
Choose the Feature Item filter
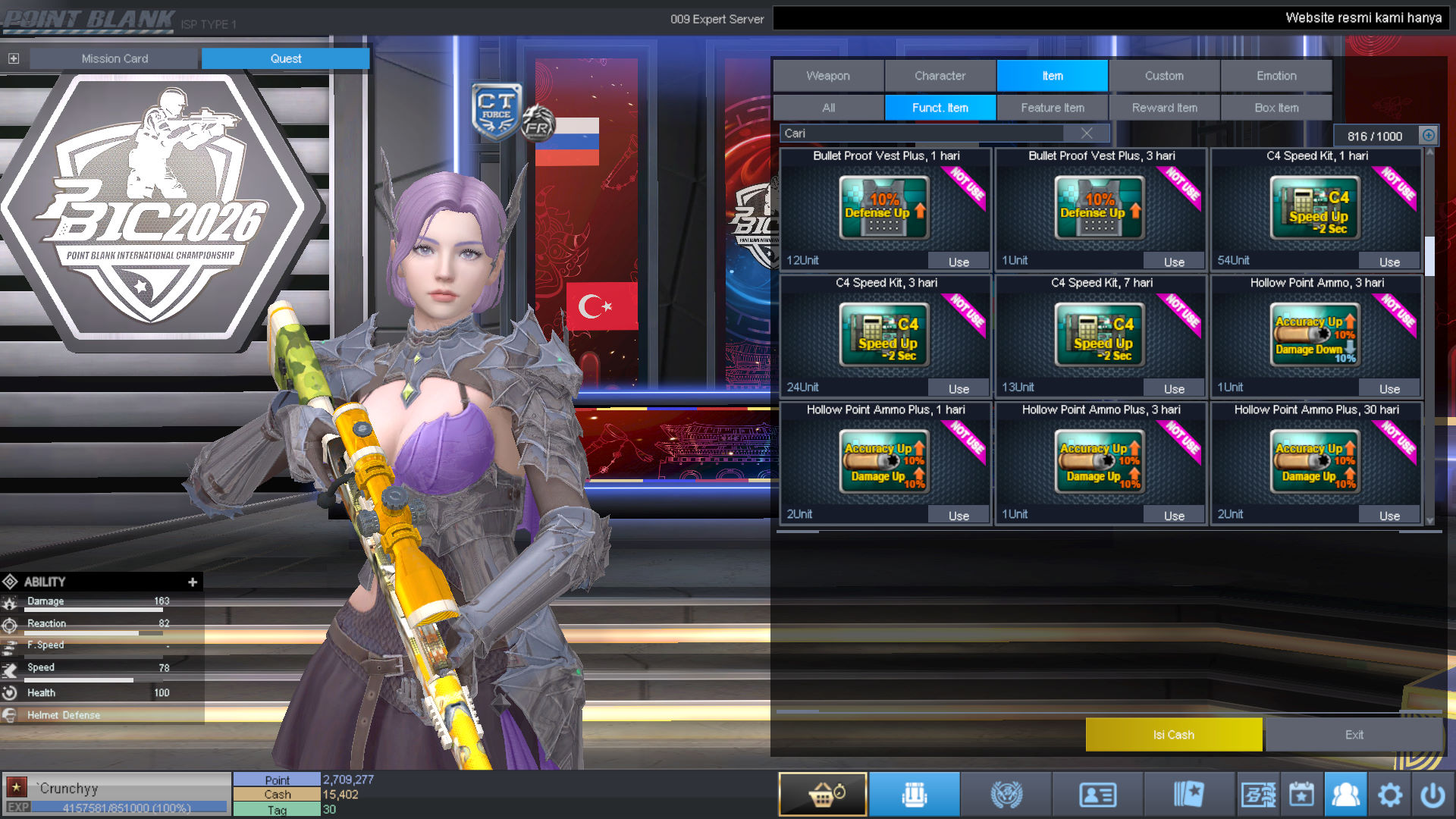point(1053,108)
